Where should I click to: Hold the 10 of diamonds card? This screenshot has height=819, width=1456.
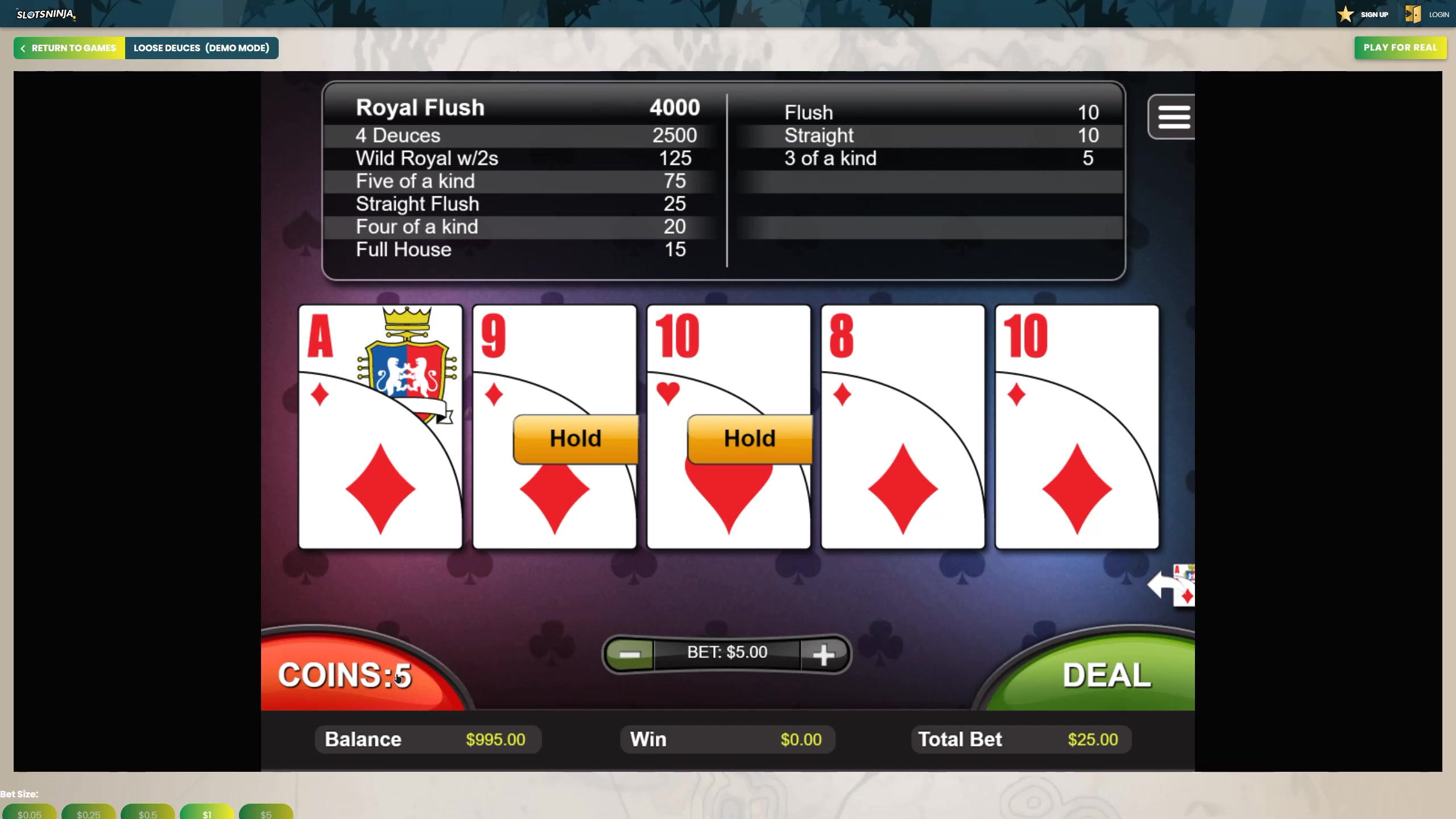pyautogui.click(x=1077, y=427)
